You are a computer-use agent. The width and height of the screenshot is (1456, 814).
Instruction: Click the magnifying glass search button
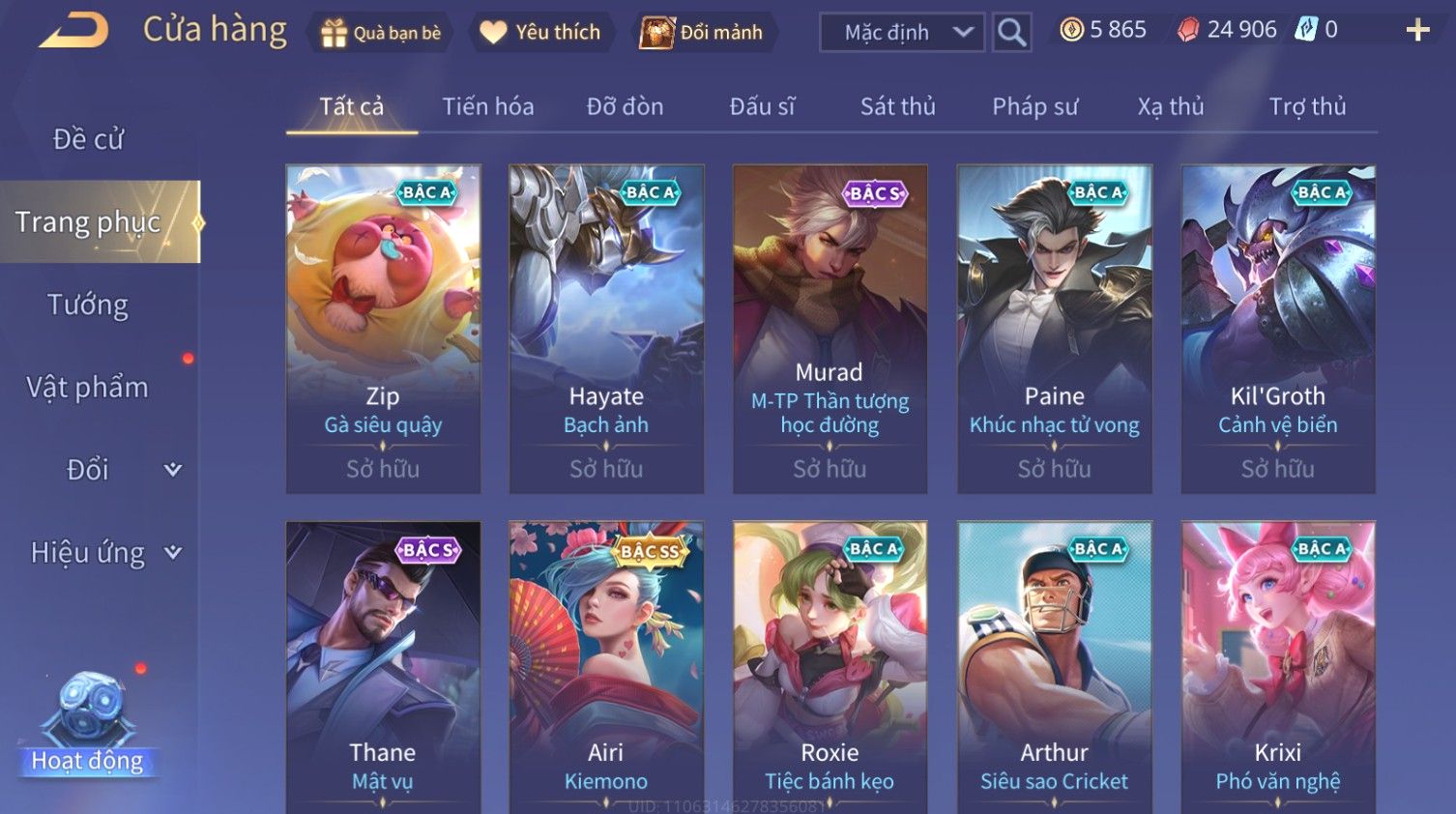click(1011, 33)
